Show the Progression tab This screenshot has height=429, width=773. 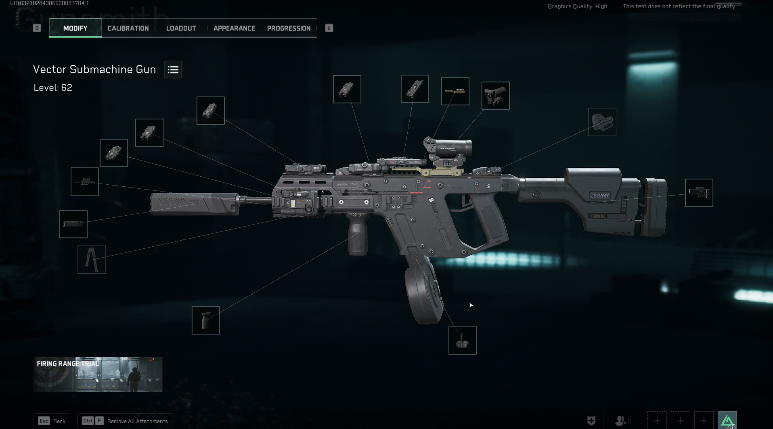(289, 28)
